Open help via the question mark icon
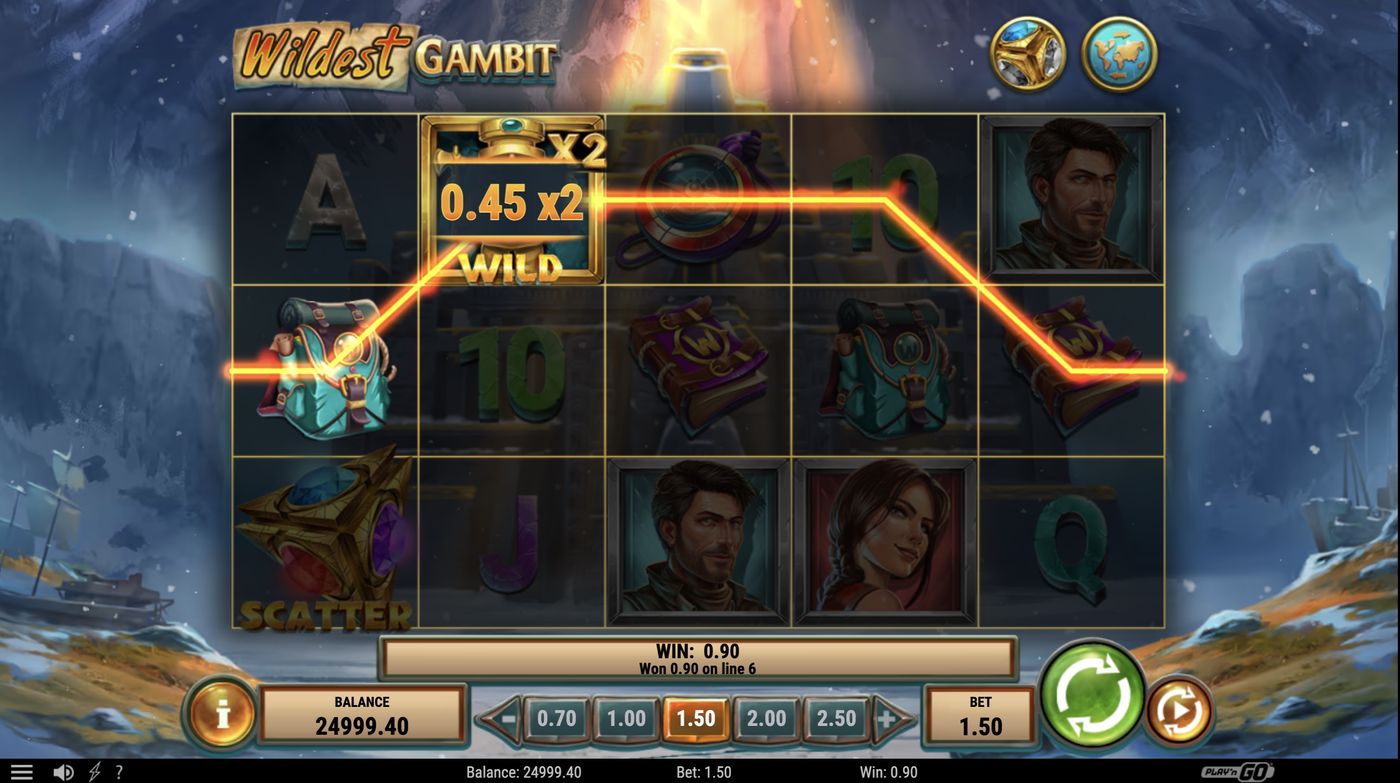Image resolution: width=1400 pixels, height=783 pixels. click(x=119, y=770)
